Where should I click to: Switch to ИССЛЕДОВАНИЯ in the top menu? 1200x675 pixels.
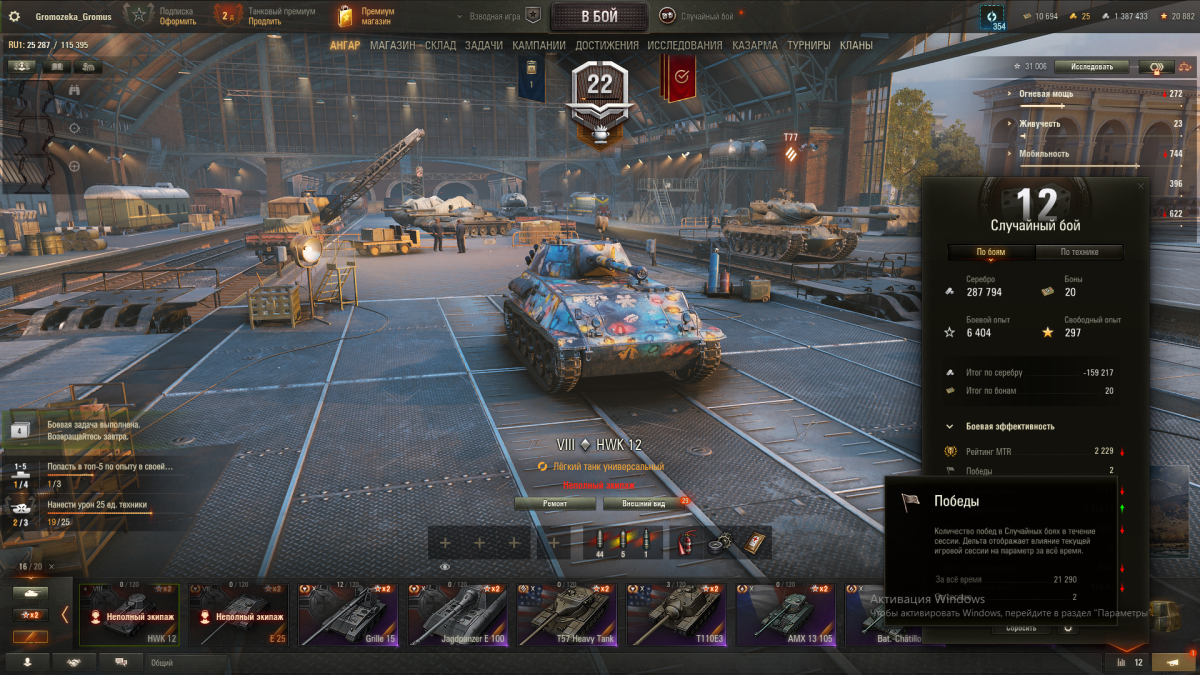click(684, 45)
